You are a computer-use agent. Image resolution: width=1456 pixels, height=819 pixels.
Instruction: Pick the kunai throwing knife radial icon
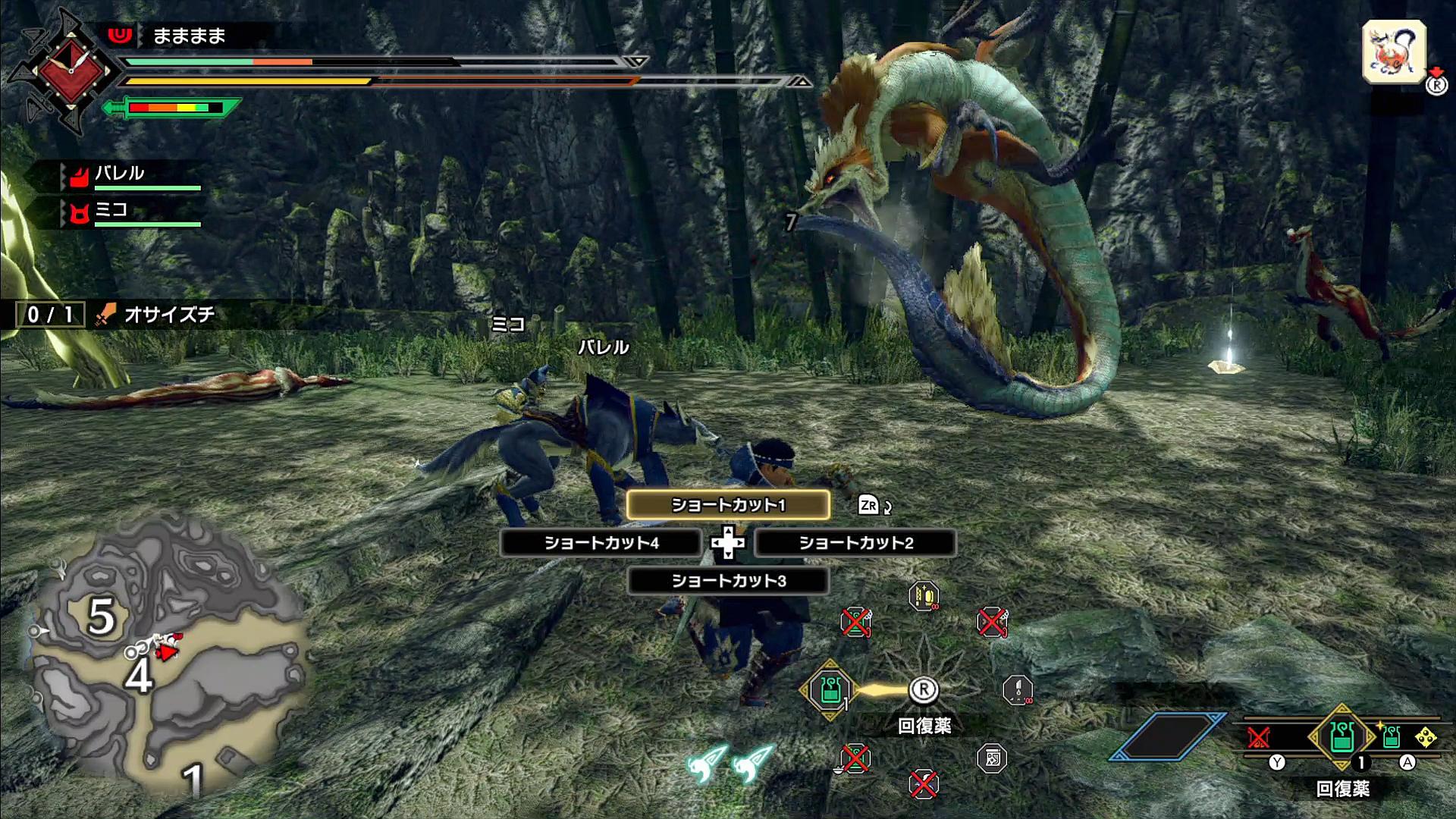coord(1017,690)
